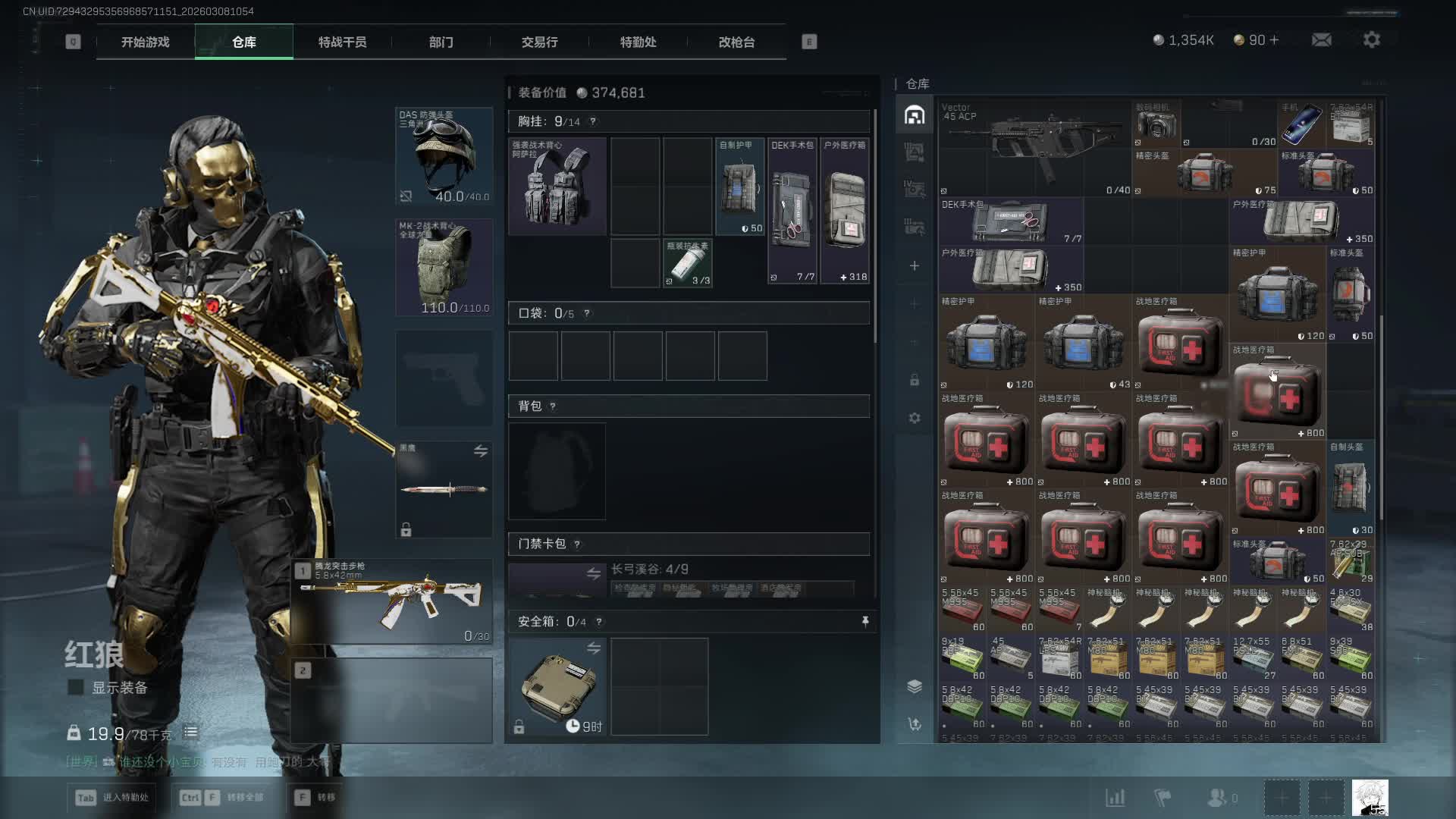Open the 特勤处 tab
1456x819 pixels.
click(638, 42)
